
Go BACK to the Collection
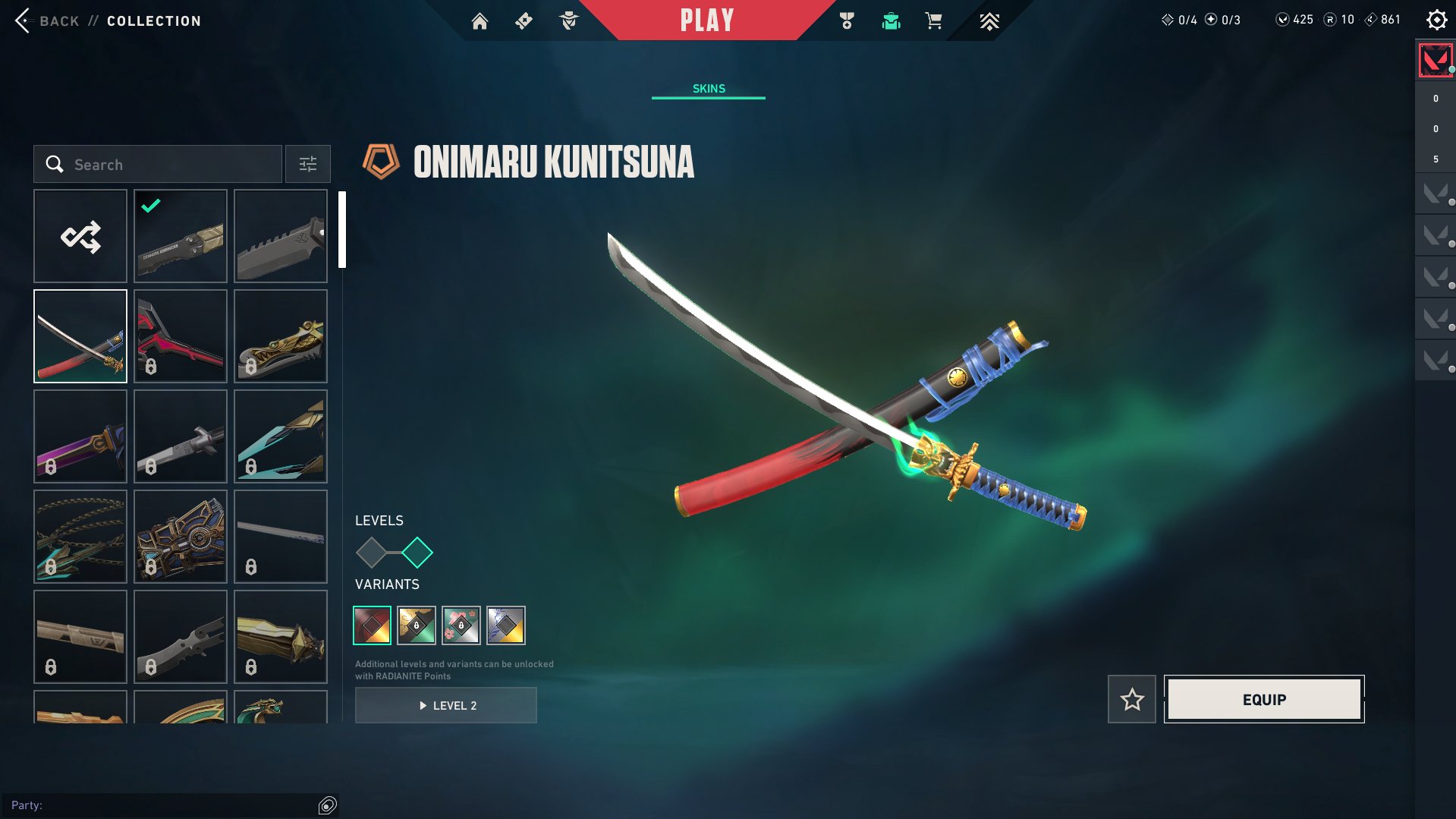[x=46, y=20]
